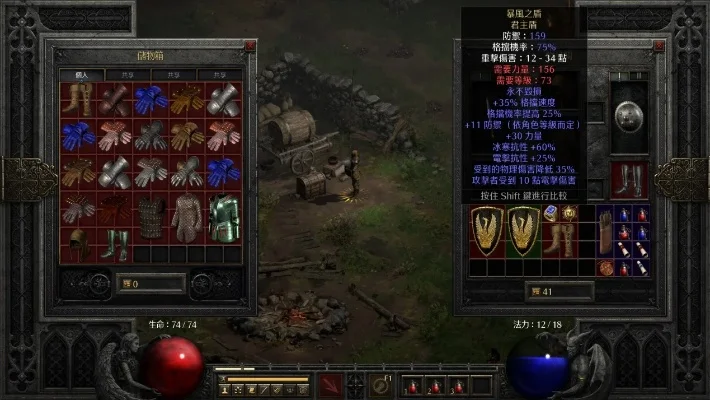This screenshot has width=710, height=400.
Task: Select the studded leather armor in stash
Action: tap(151, 216)
